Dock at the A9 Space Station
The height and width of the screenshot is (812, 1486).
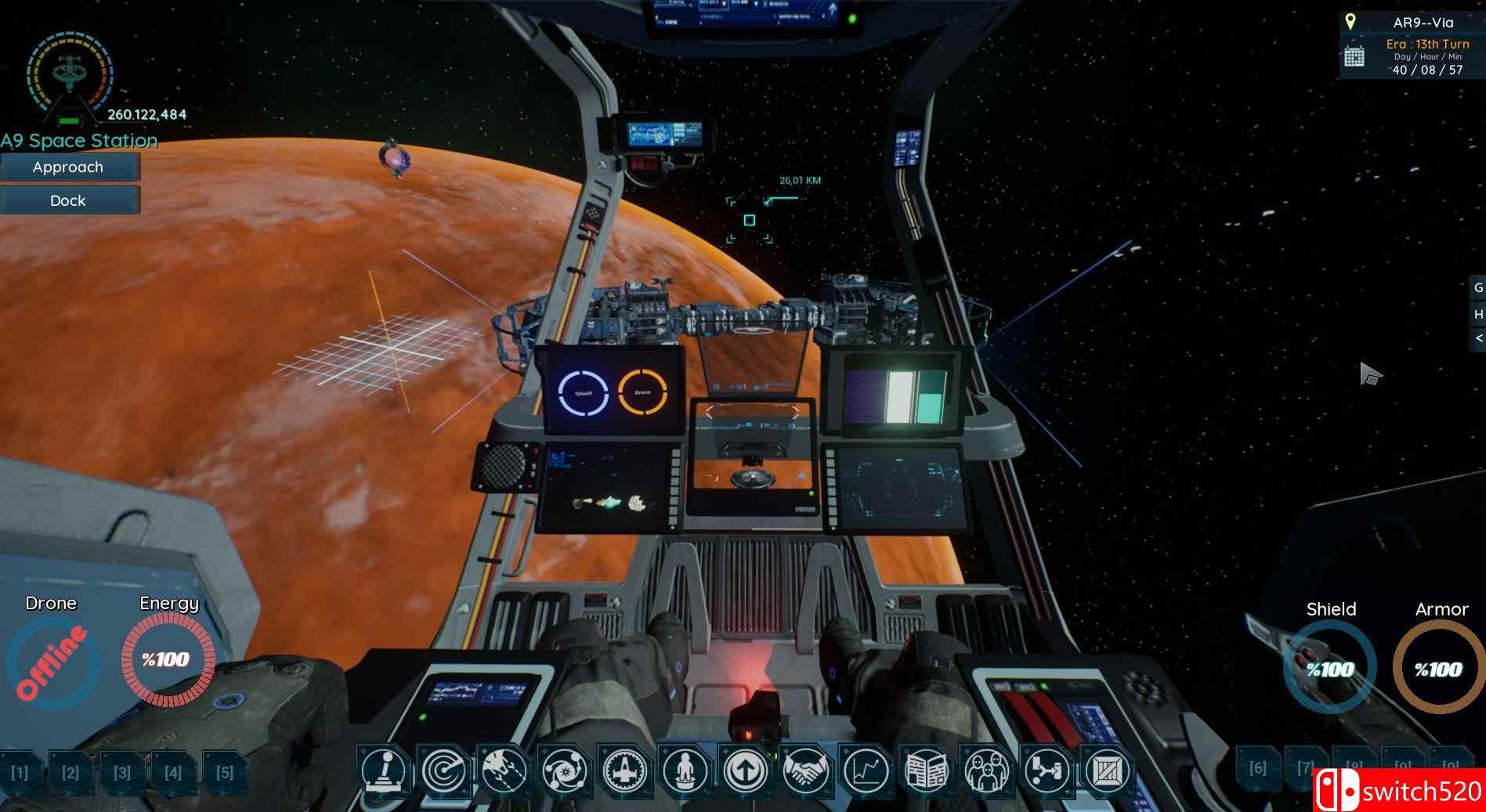coord(68,200)
